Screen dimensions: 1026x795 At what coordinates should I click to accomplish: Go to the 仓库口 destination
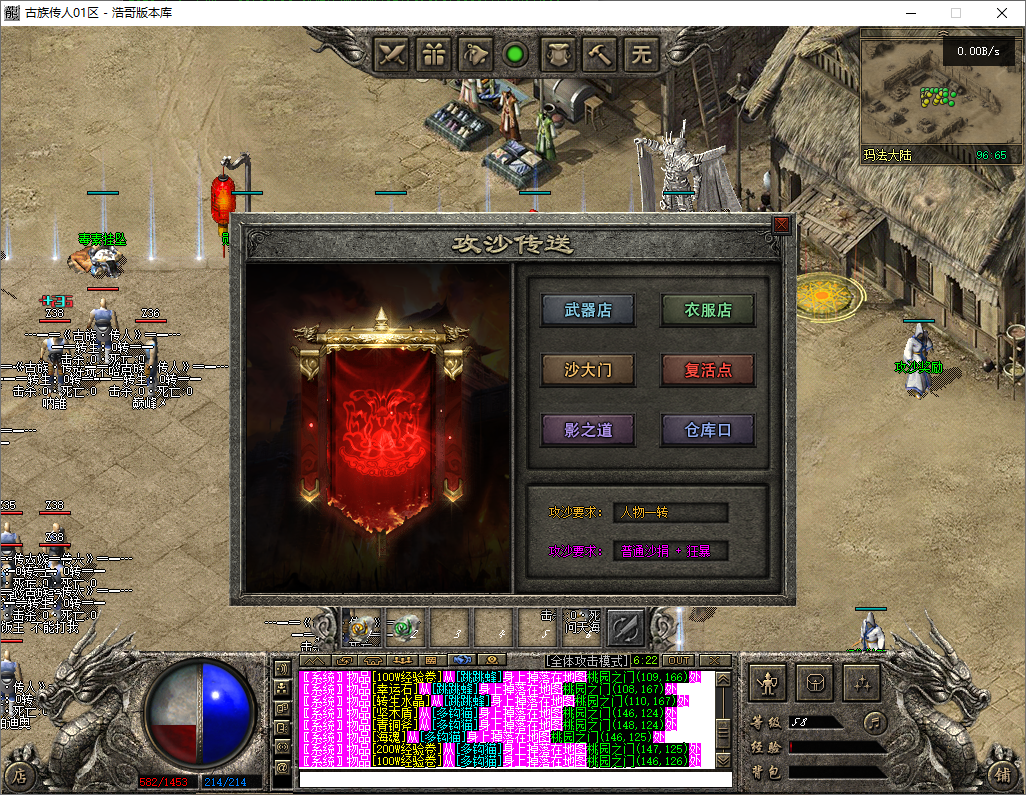coord(707,430)
